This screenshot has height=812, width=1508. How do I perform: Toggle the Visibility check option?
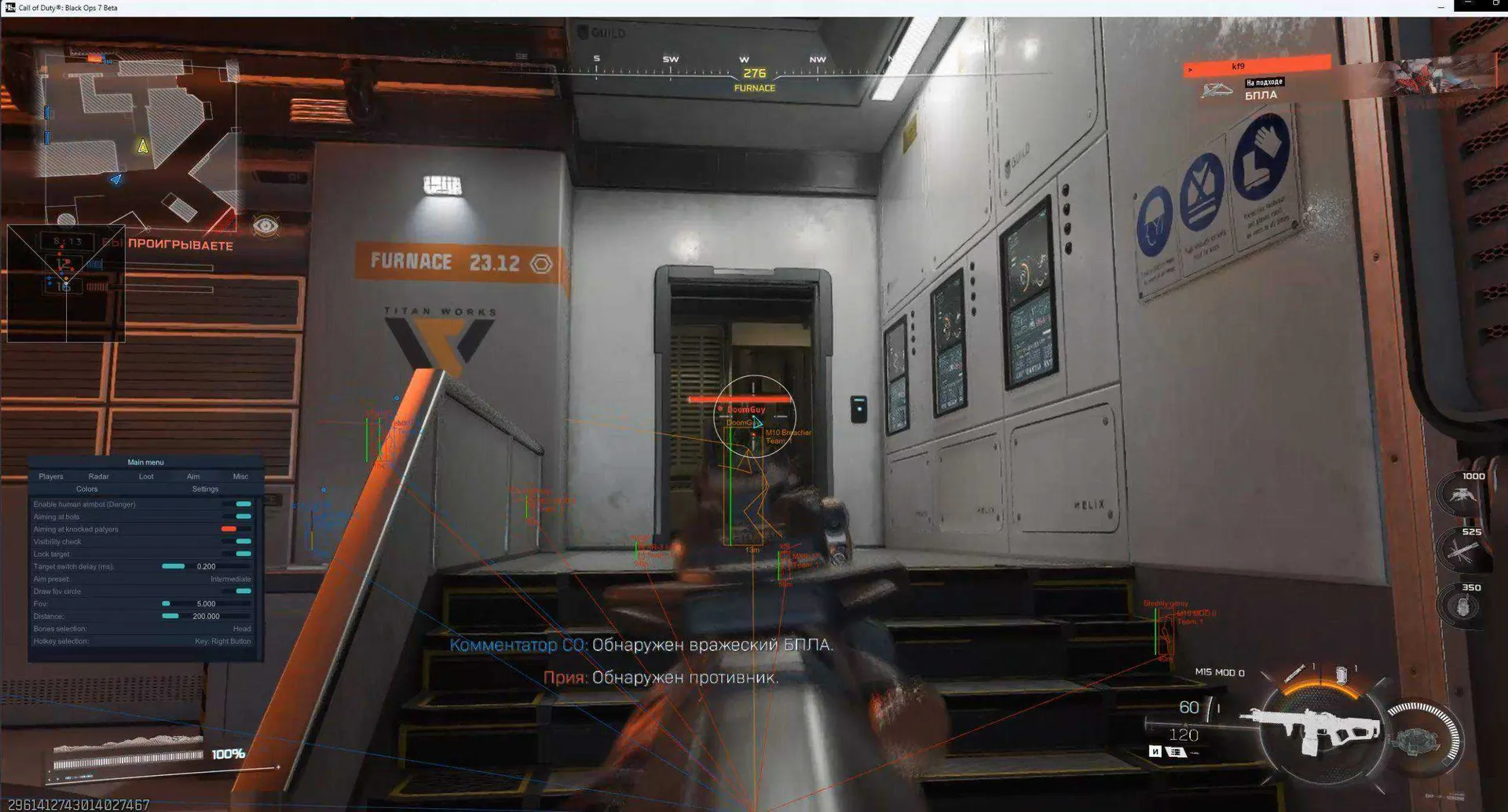point(243,541)
